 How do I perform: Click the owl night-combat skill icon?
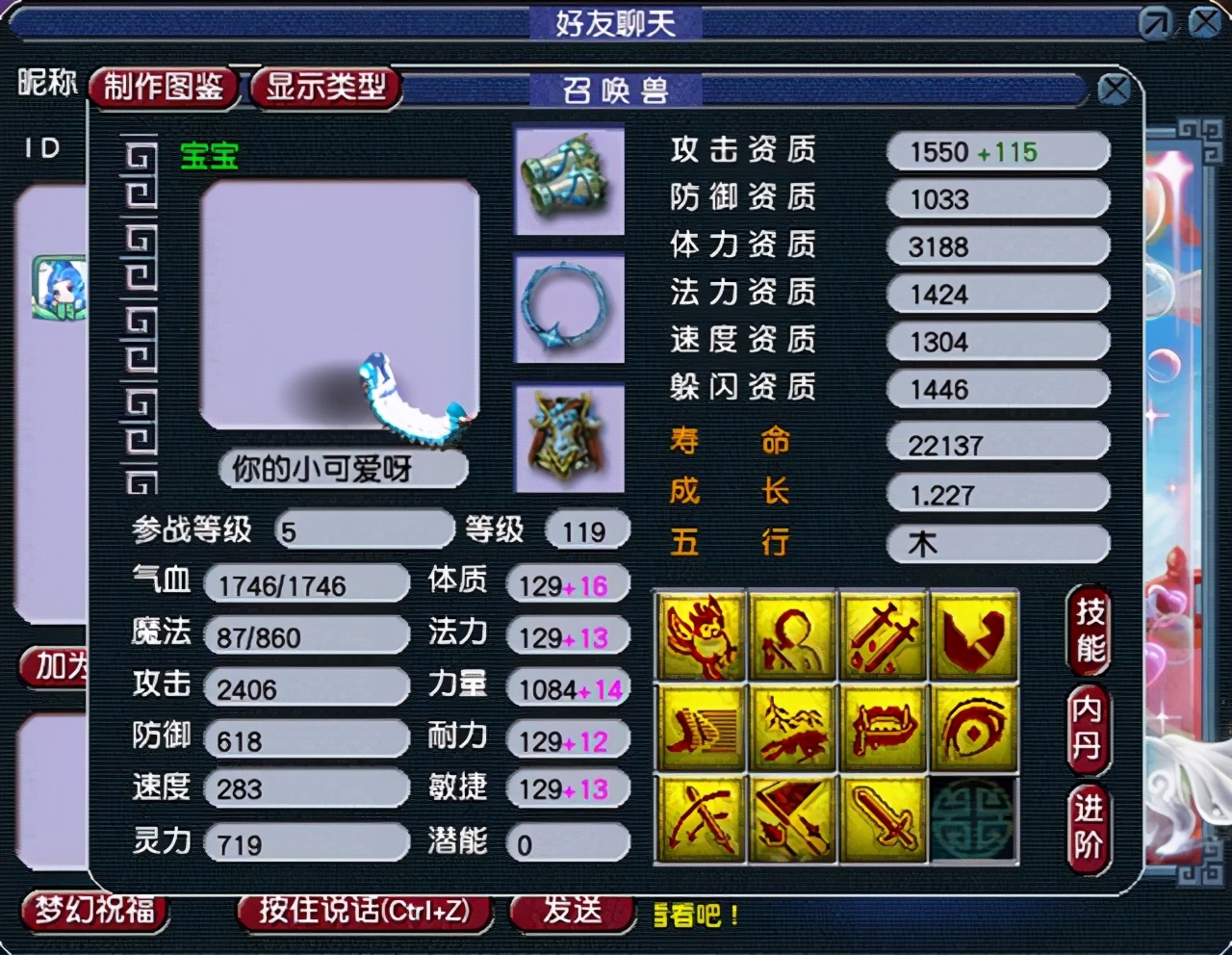(700, 635)
